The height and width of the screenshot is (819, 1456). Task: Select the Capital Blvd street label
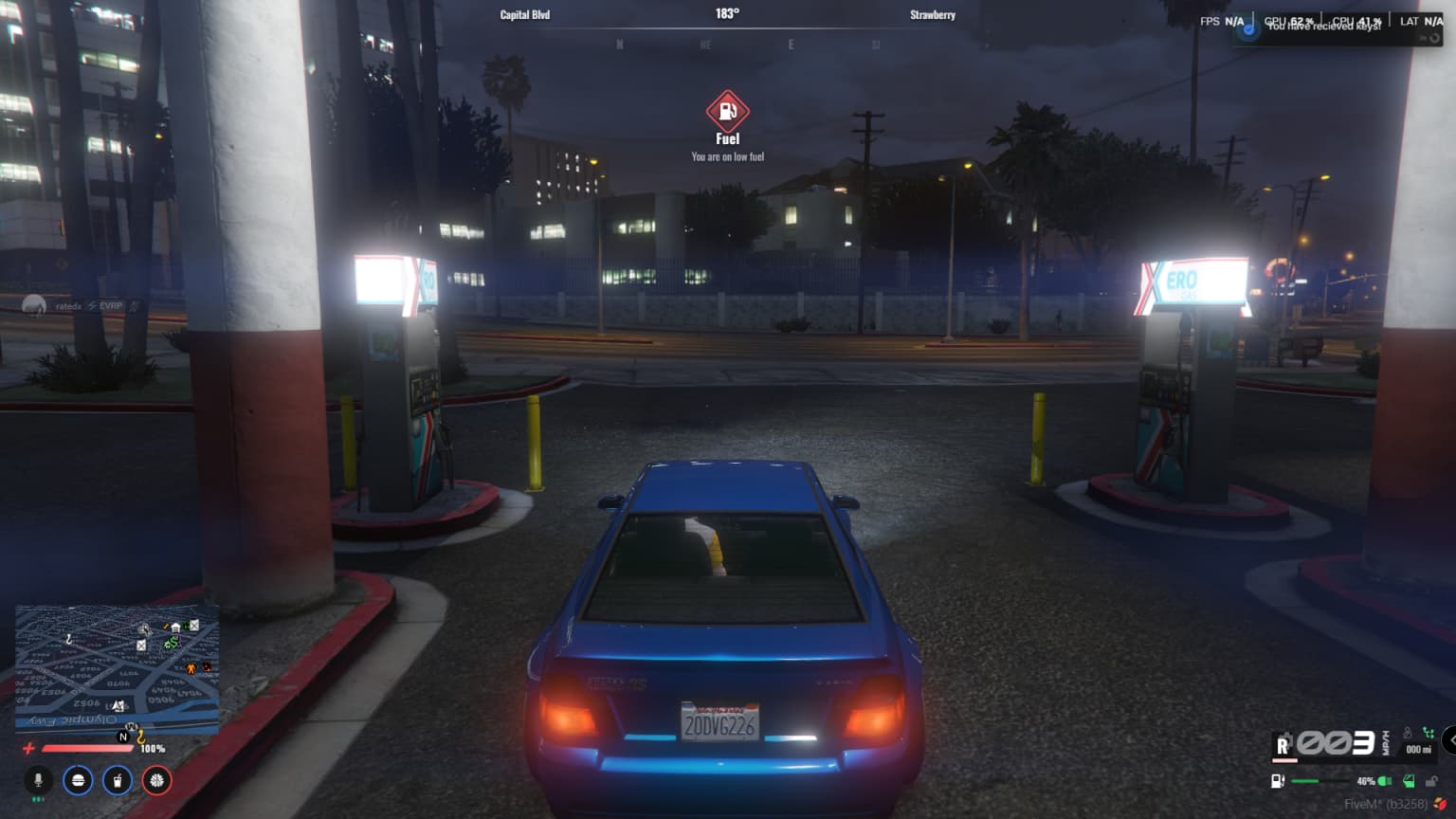click(526, 14)
